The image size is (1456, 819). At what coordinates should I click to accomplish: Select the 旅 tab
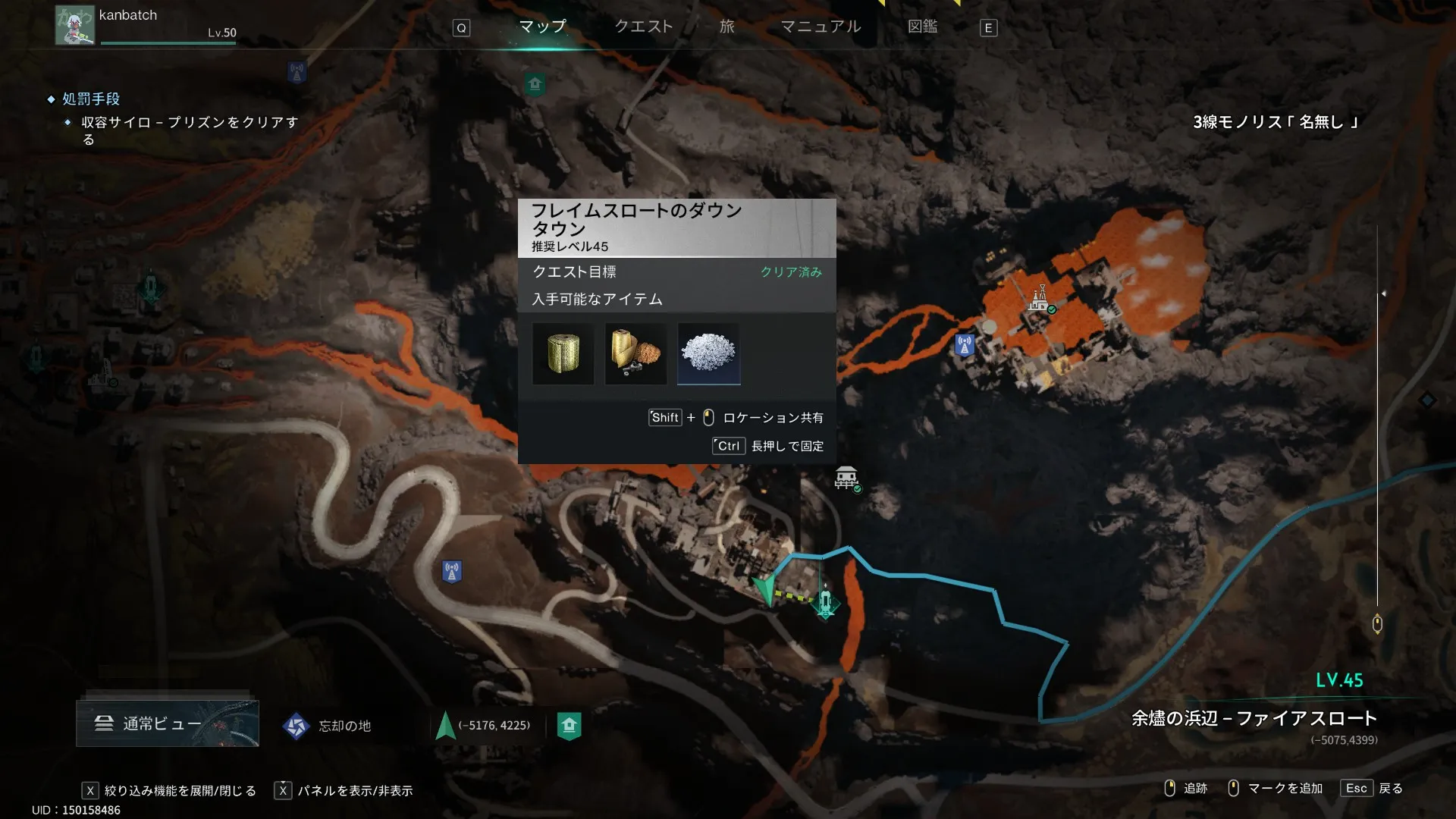(x=726, y=27)
